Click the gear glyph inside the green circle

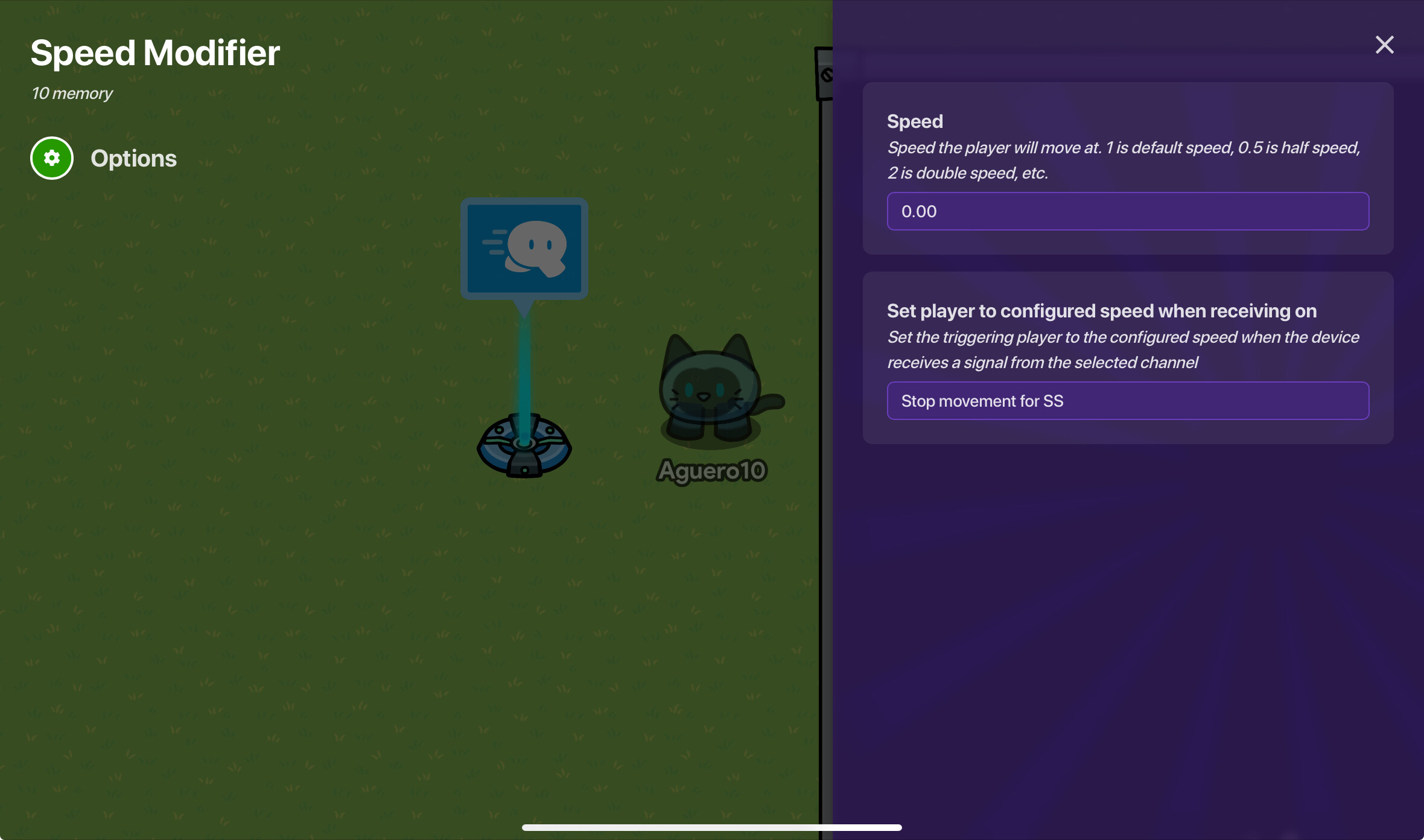[52, 157]
